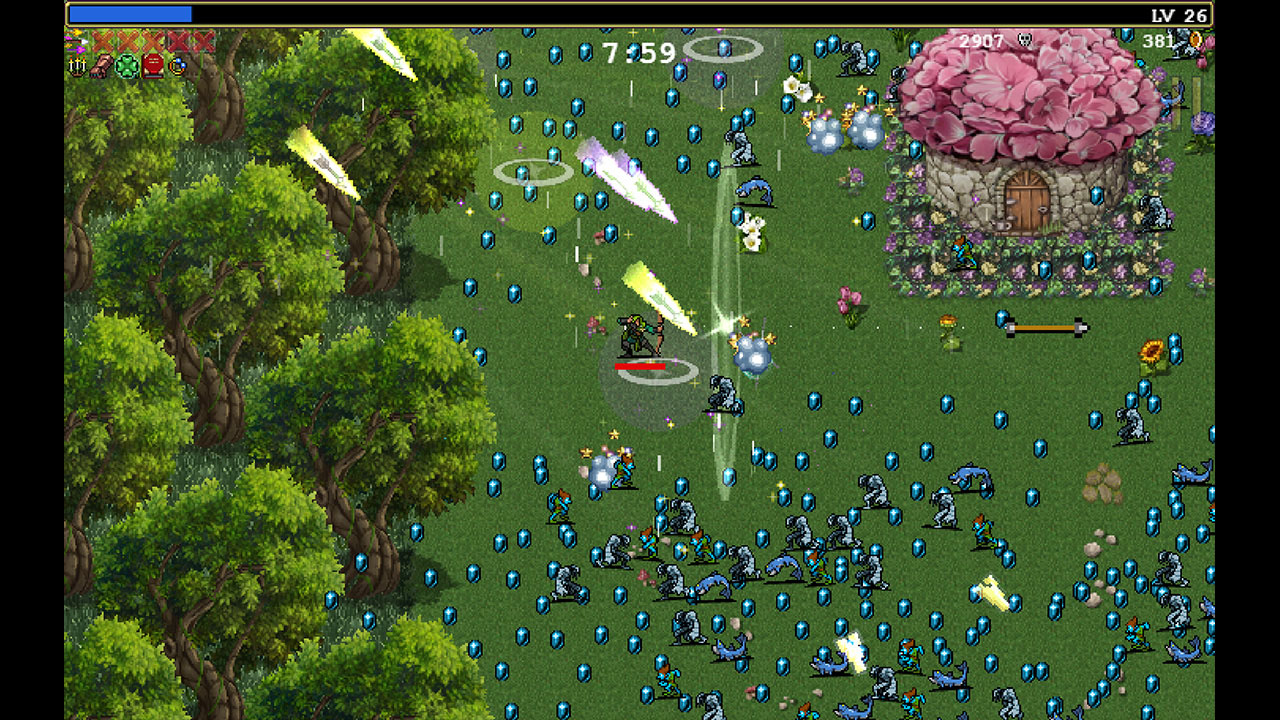Select the last empty X slot in the weapon row
This screenshot has width=1280, height=720.
click(x=203, y=40)
